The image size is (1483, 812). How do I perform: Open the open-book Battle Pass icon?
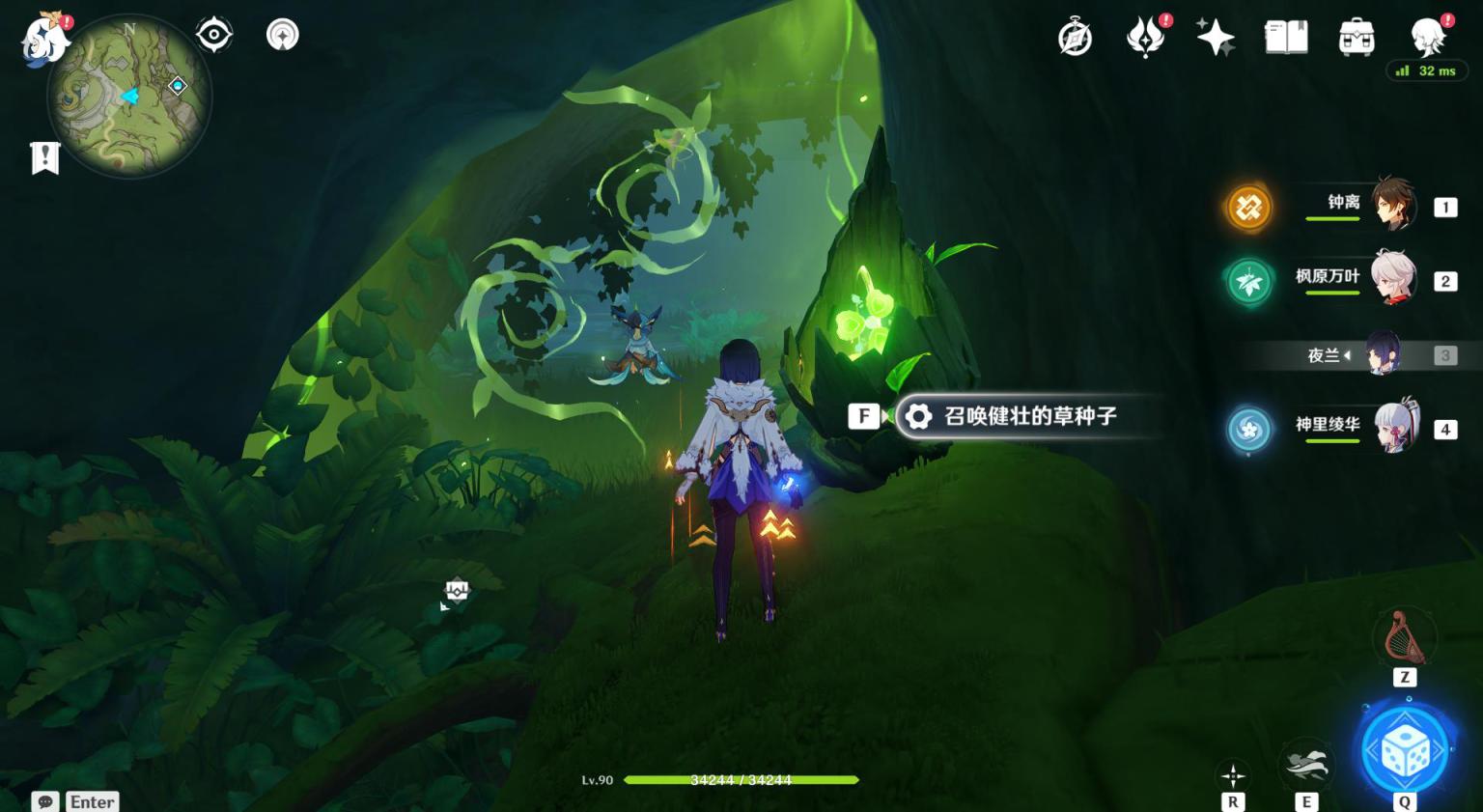click(x=1286, y=39)
